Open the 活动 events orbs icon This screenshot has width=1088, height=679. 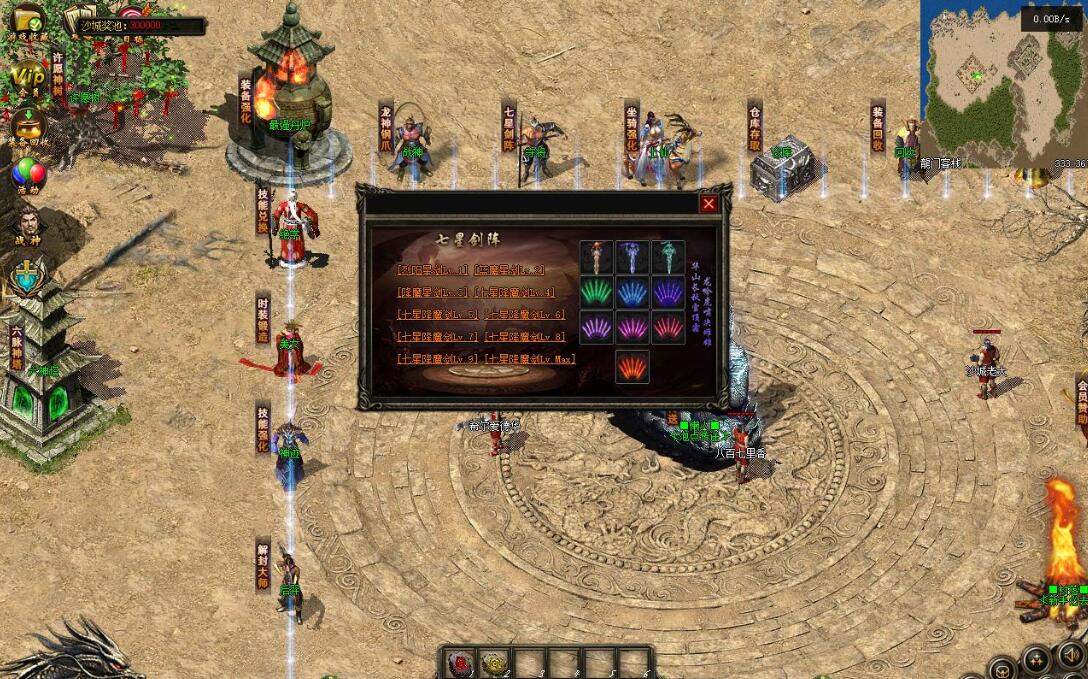pyautogui.click(x=28, y=174)
